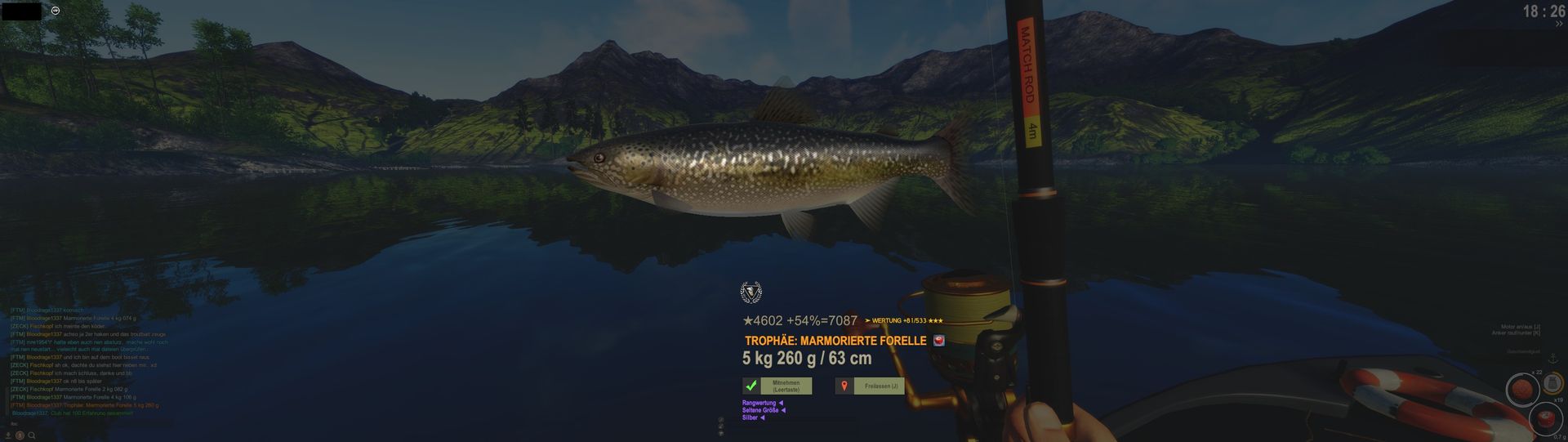Release the fish with Freilassen

point(880,386)
